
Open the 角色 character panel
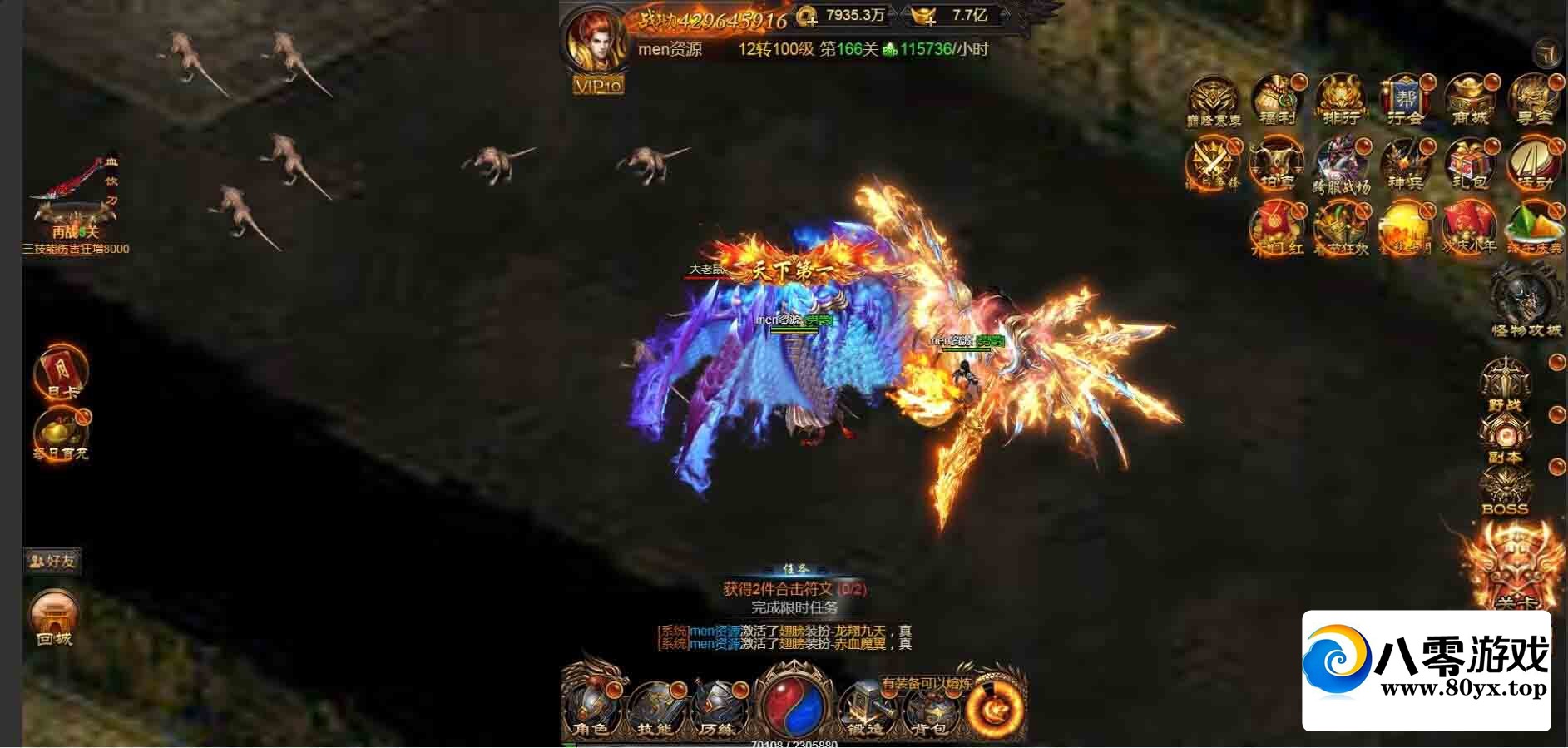[x=592, y=709]
